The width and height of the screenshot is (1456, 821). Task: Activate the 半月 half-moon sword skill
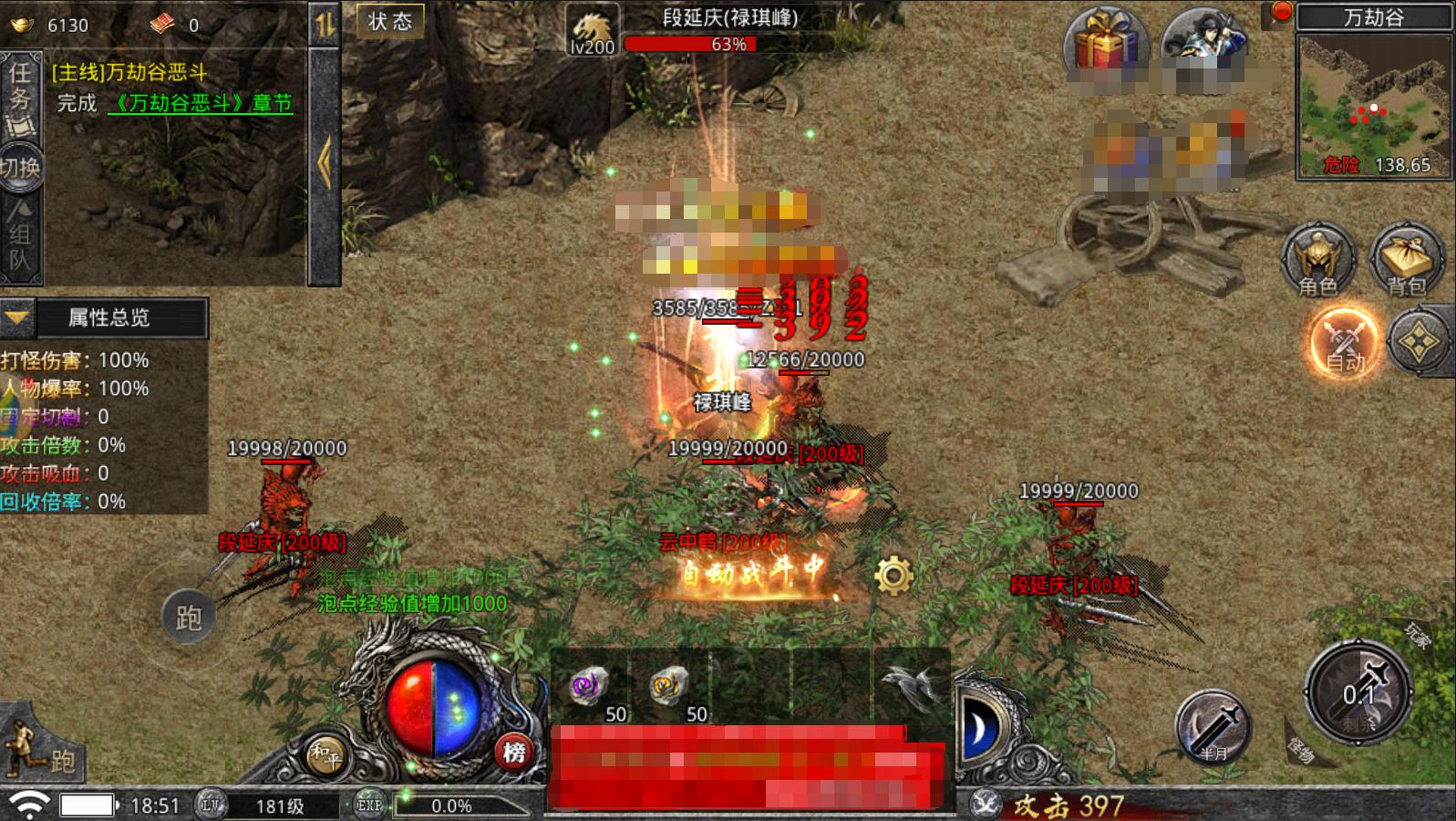tap(1213, 727)
